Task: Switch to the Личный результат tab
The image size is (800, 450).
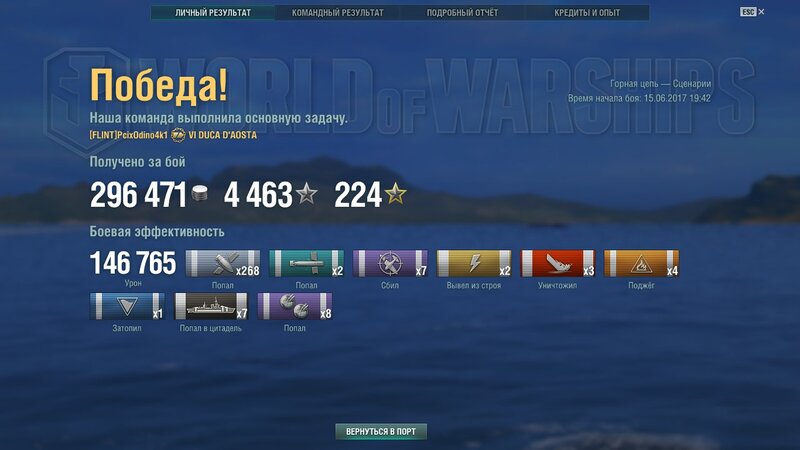Action: [212, 13]
